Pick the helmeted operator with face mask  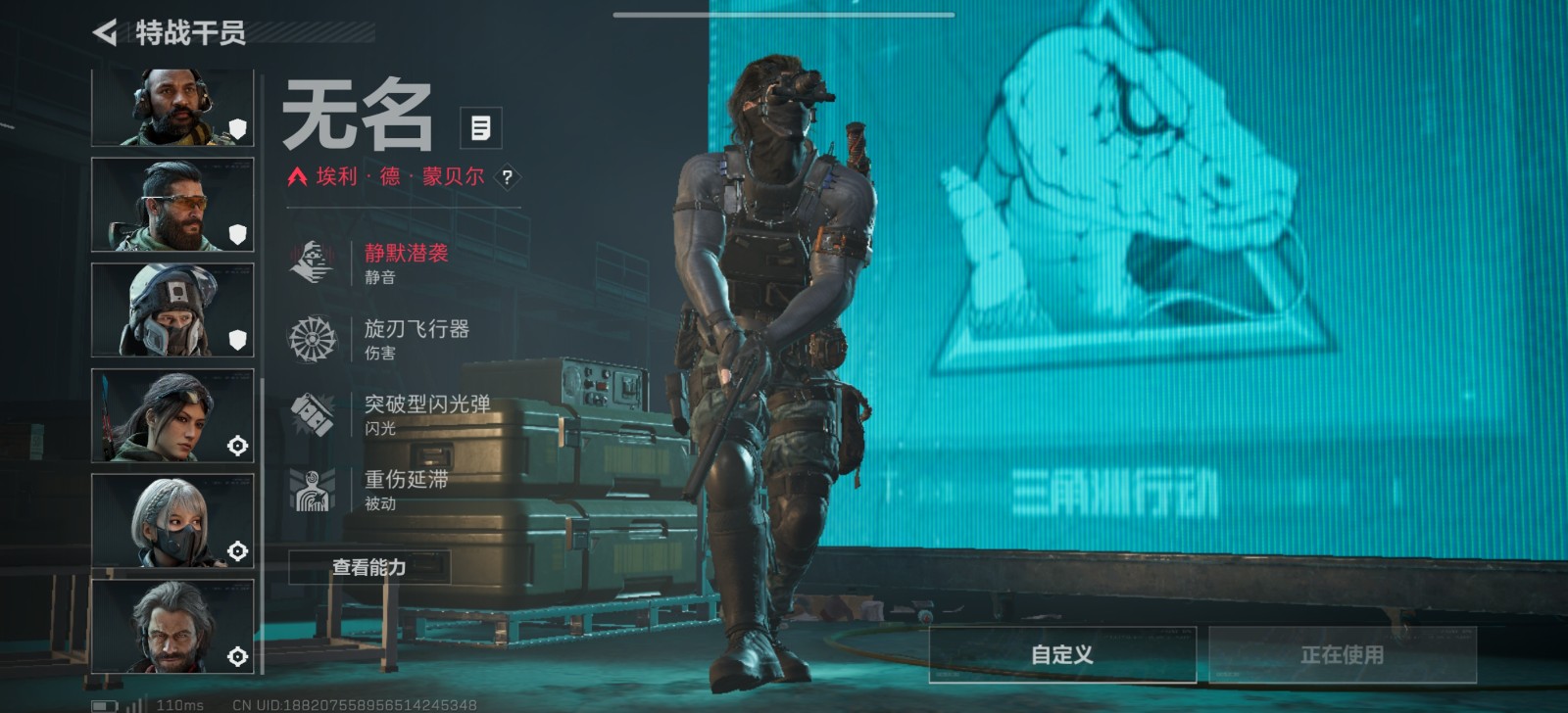pyautogui.click(x=172, y=309)
